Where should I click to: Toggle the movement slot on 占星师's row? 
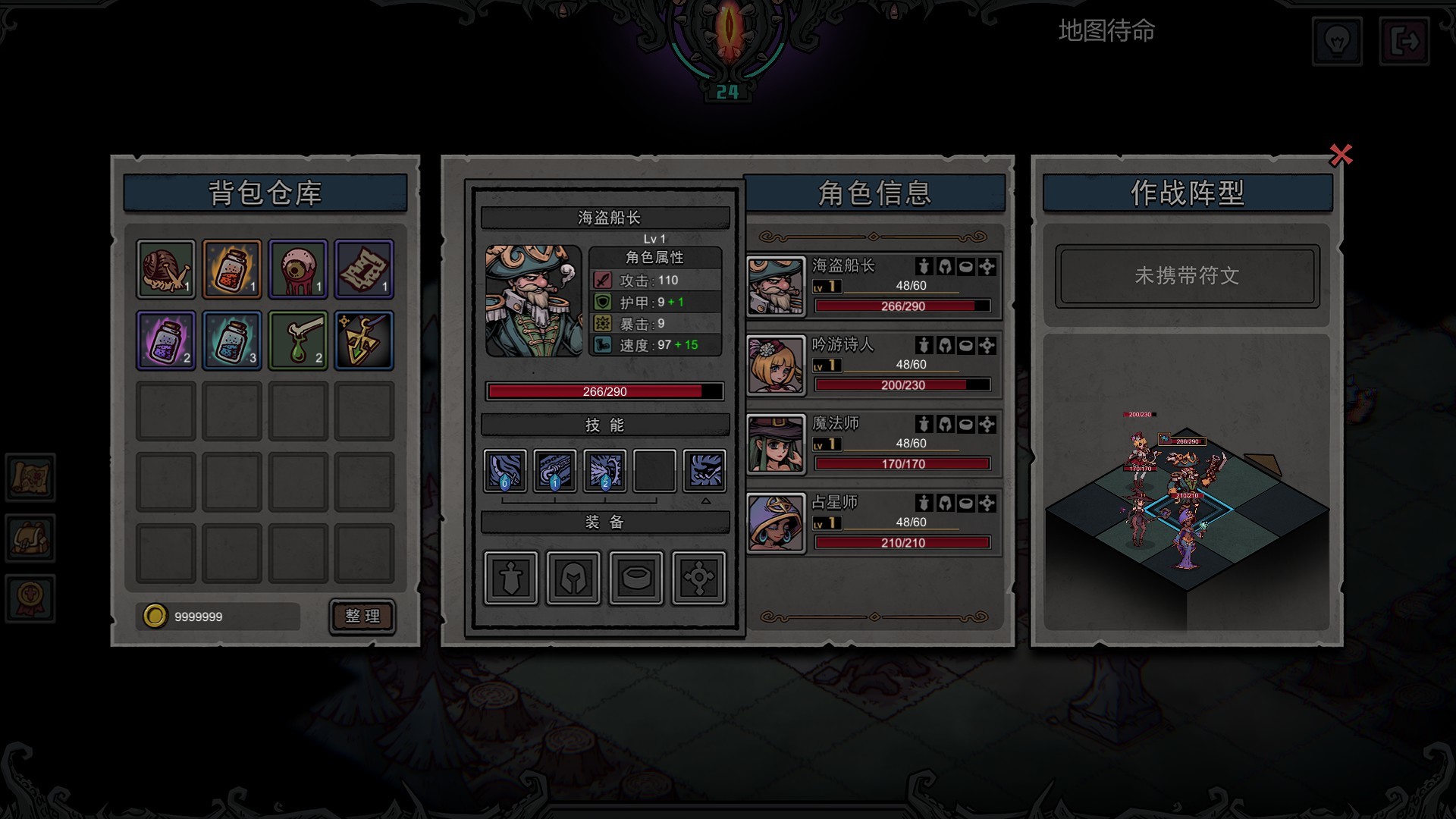986,503
